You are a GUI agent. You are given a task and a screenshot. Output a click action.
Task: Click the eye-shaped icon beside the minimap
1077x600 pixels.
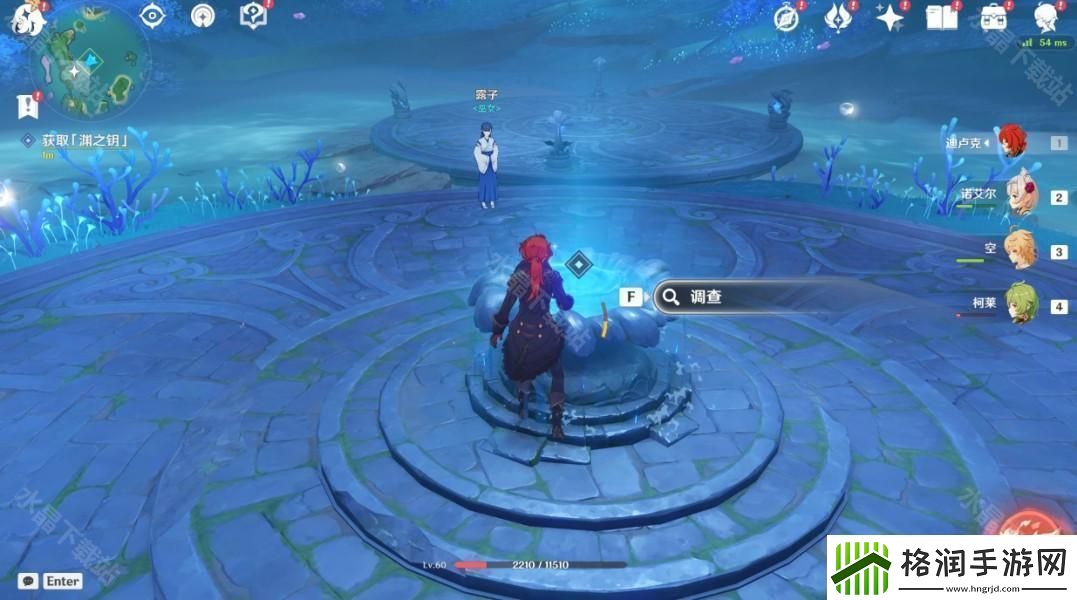click(x=152, y=15)
